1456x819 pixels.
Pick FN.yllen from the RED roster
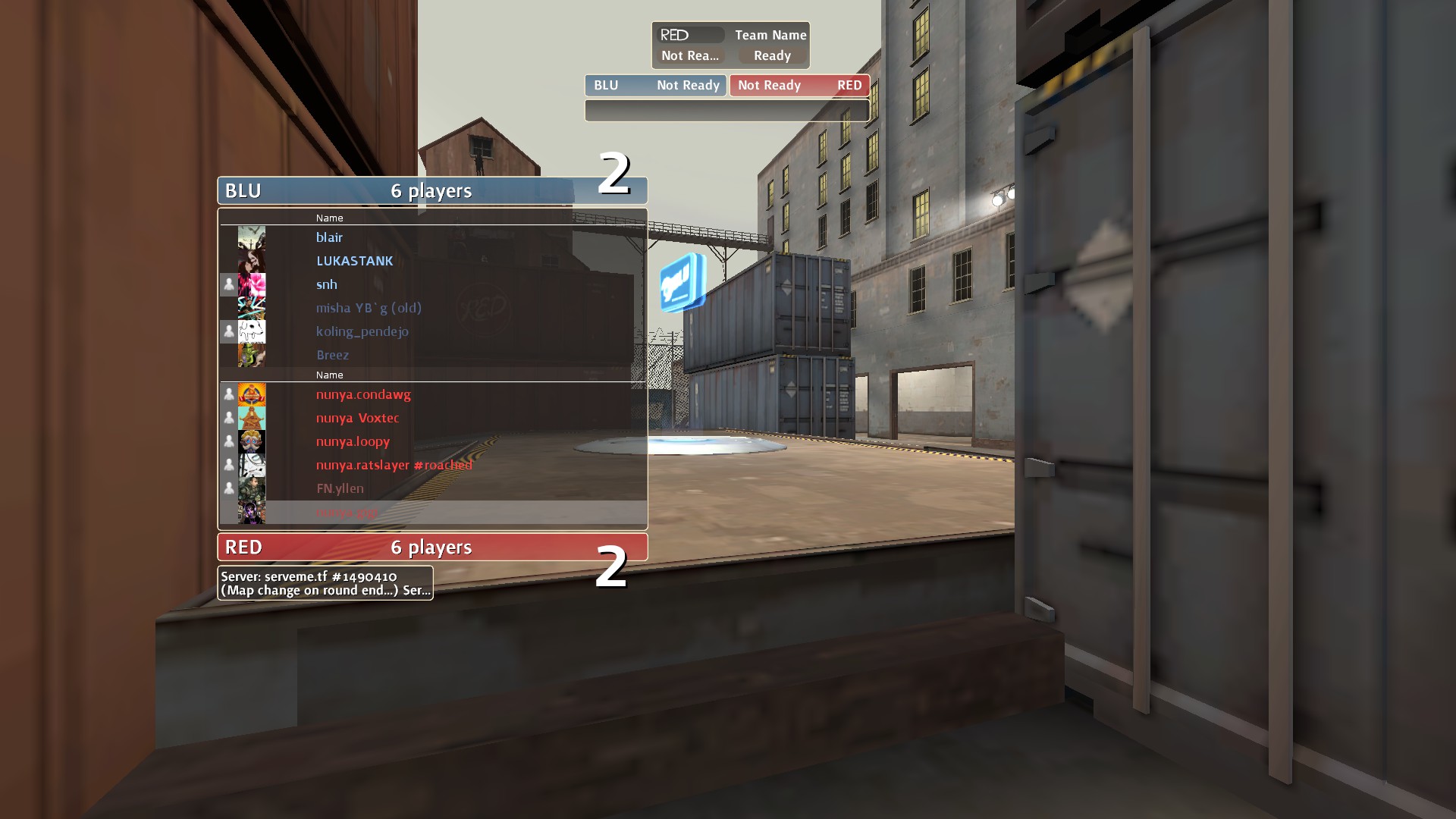tap(340, 488)
